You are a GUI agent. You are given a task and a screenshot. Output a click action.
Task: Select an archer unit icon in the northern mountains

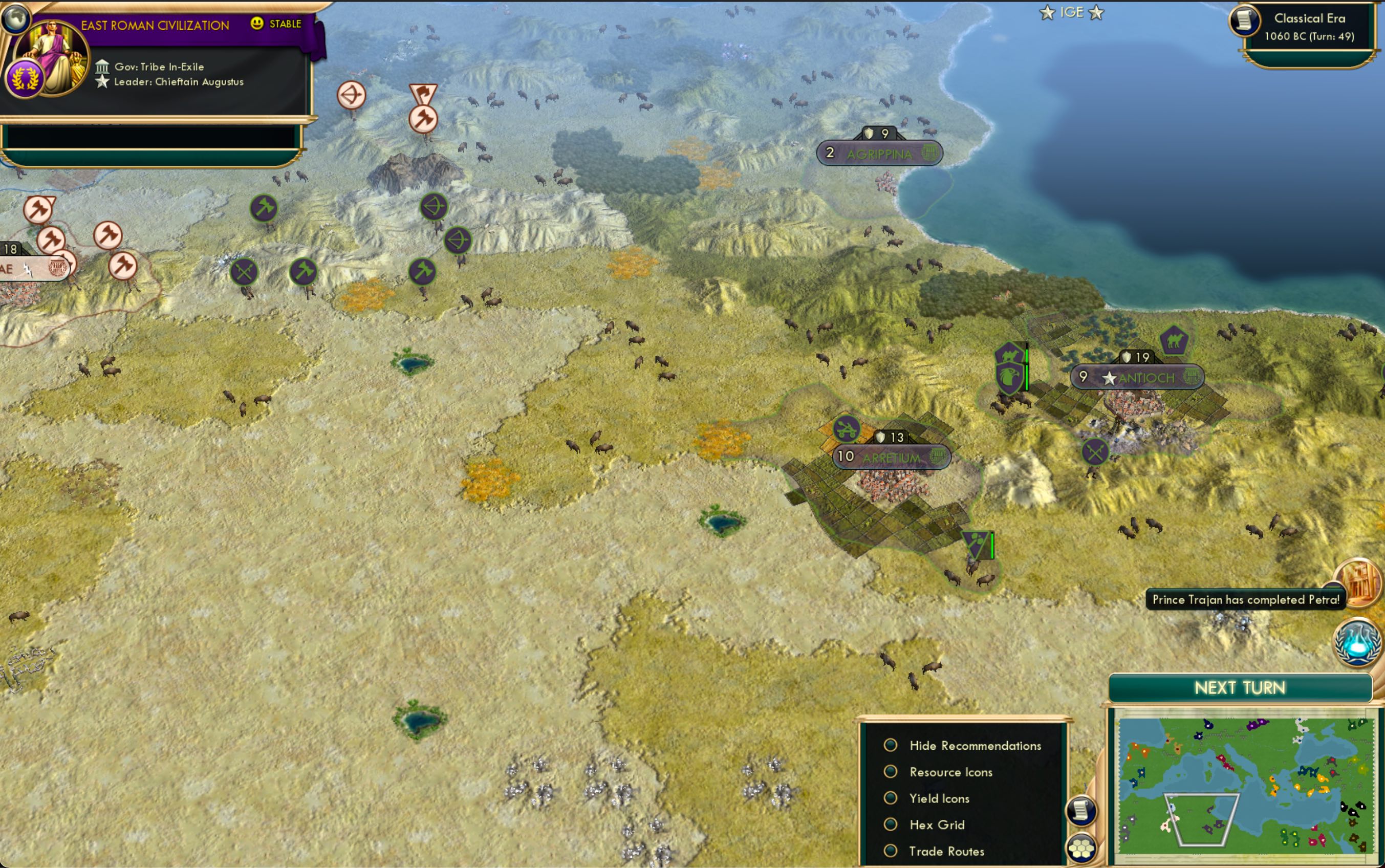(435, 207)
